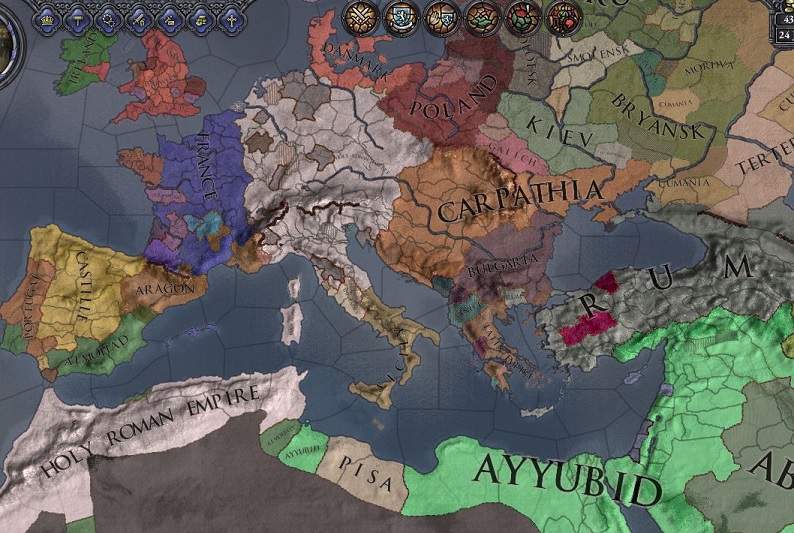This screenshot has height=533, width=794.
Task: Select the hand and blue shield alert
Action: (441, 17)
